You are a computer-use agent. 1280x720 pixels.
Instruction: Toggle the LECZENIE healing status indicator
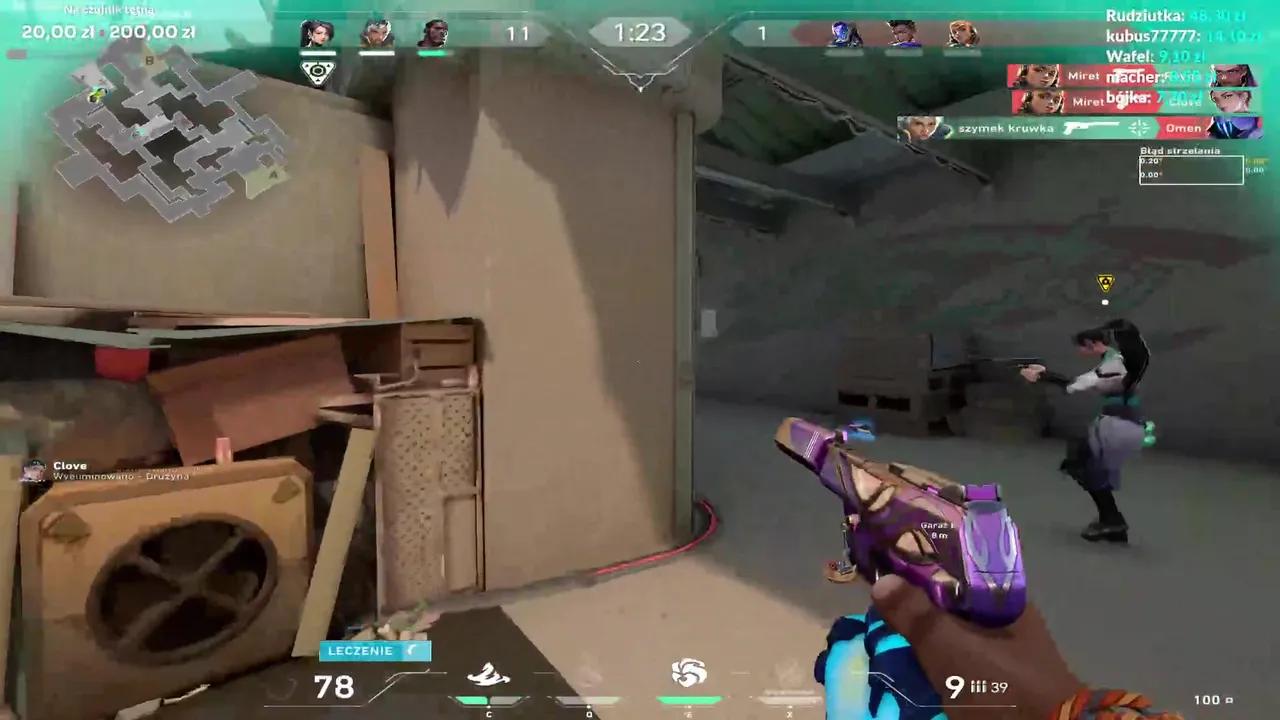point(373,650)
